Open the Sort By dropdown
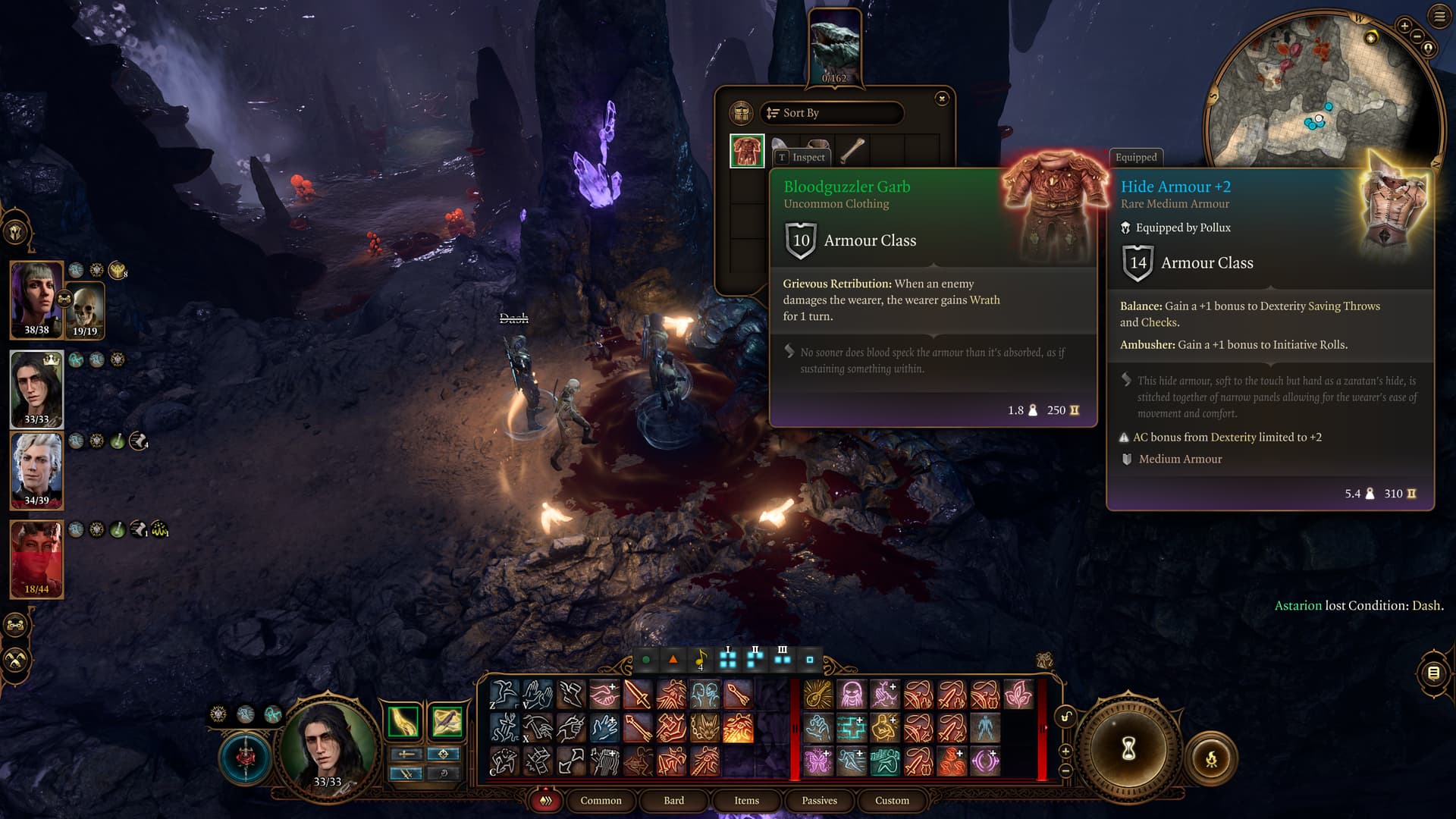Screen dimensions: 1456x819 [x=832, y=113]
